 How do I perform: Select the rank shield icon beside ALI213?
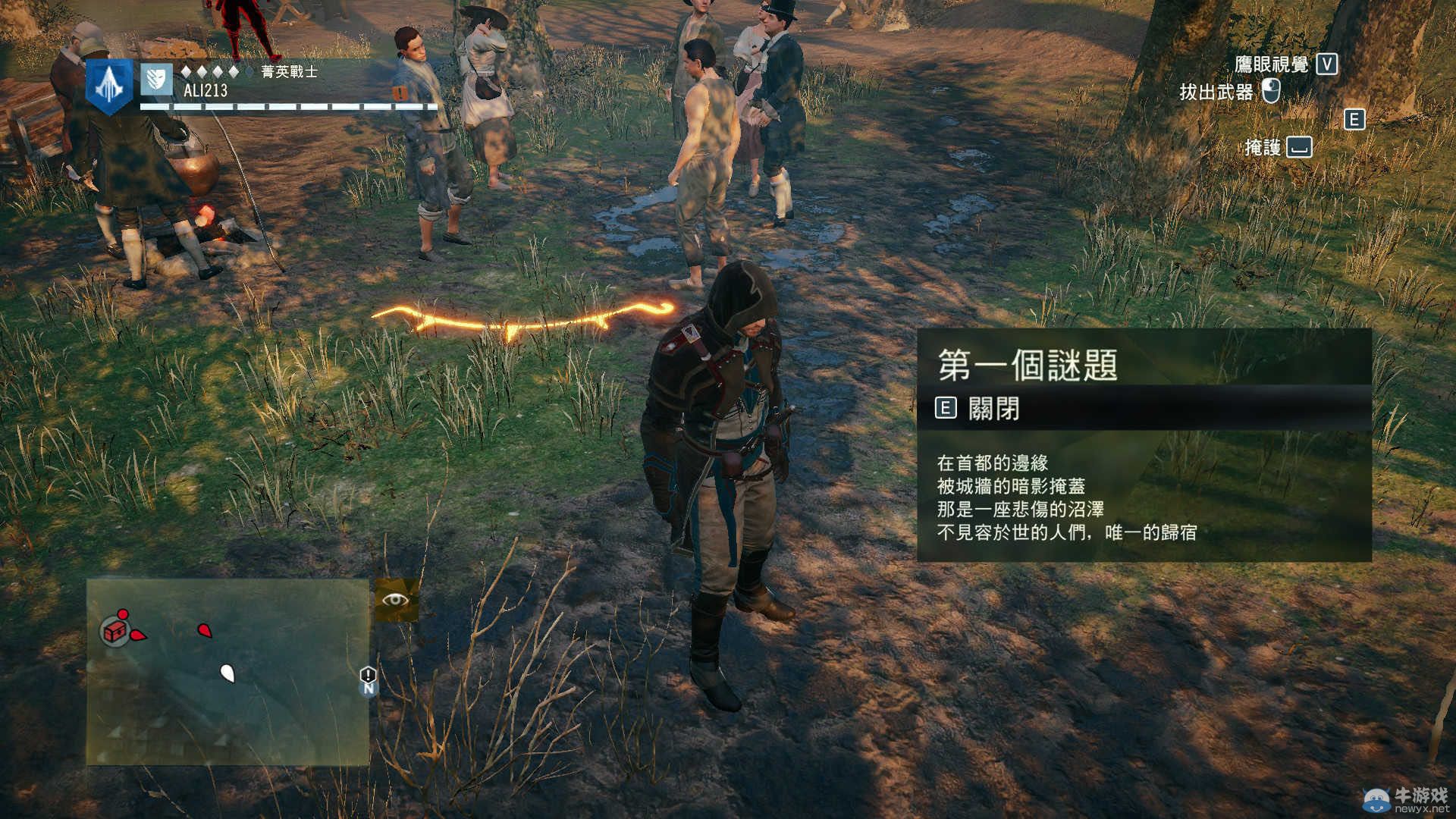(x=156, y=79)
